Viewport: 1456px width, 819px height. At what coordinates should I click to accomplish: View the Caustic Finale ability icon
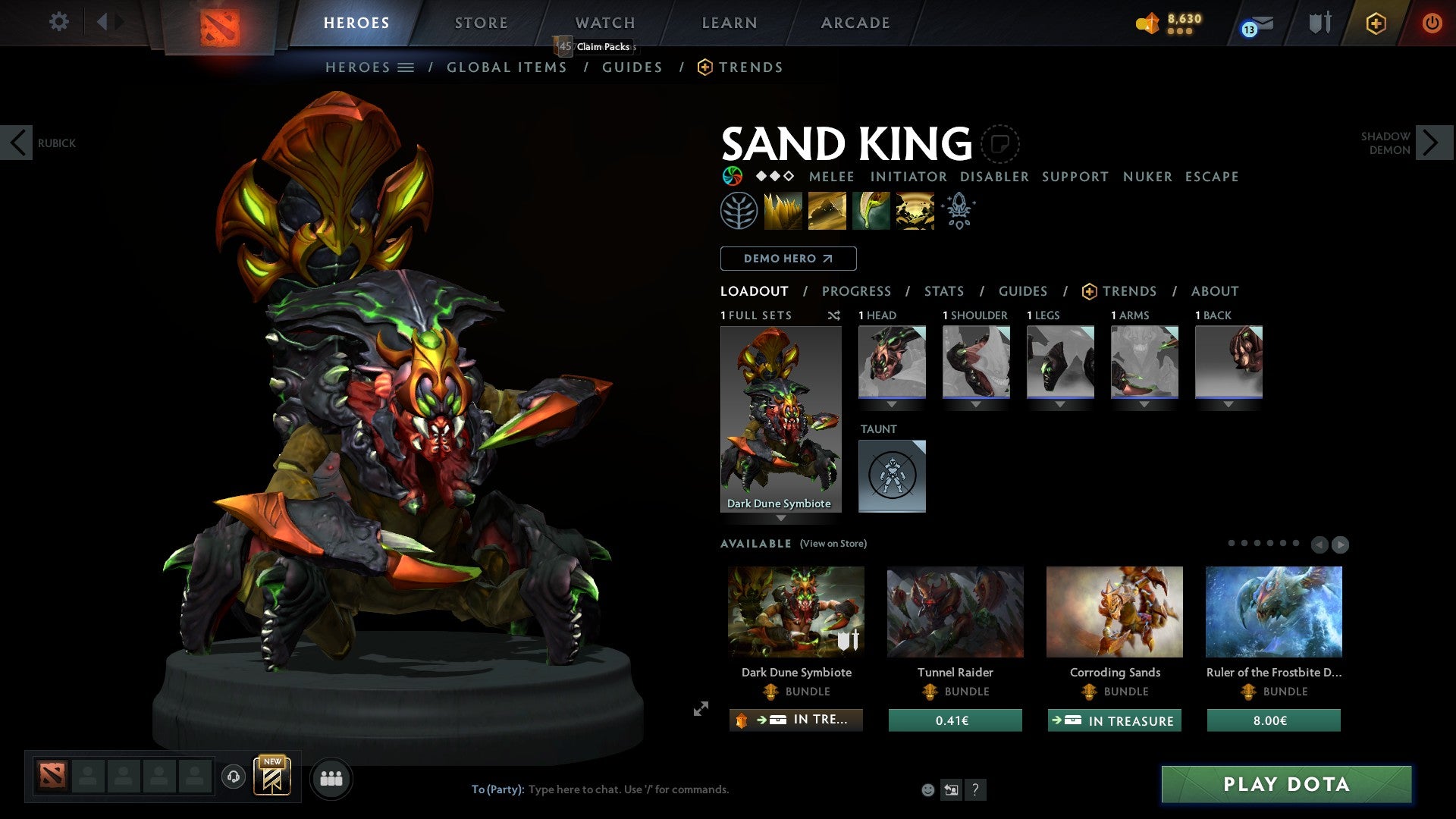871,210
